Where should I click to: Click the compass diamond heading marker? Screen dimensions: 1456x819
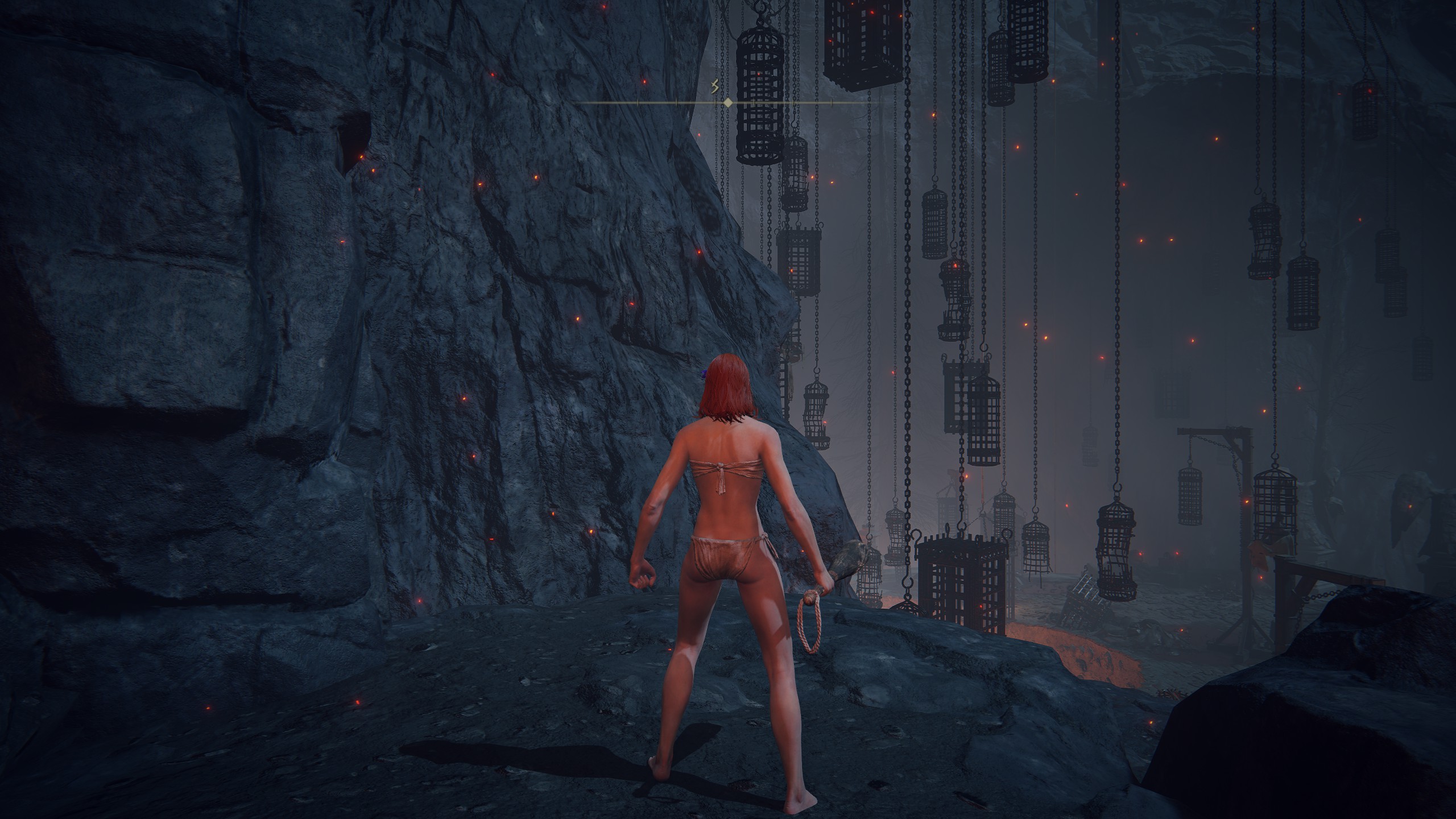pos(727,103)
